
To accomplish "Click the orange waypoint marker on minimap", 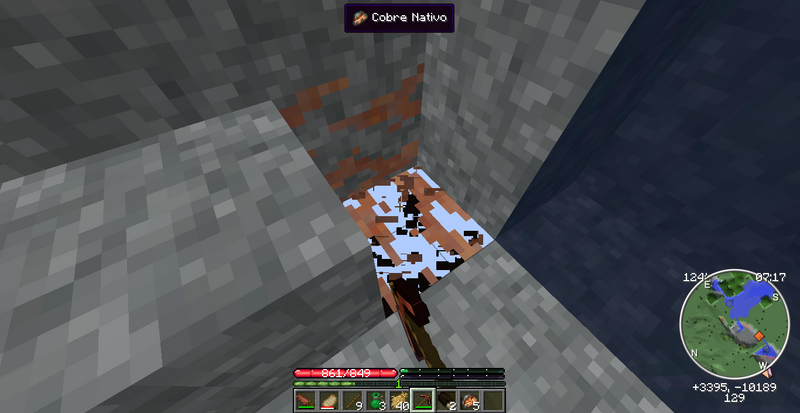I will (x=760, y=335).
